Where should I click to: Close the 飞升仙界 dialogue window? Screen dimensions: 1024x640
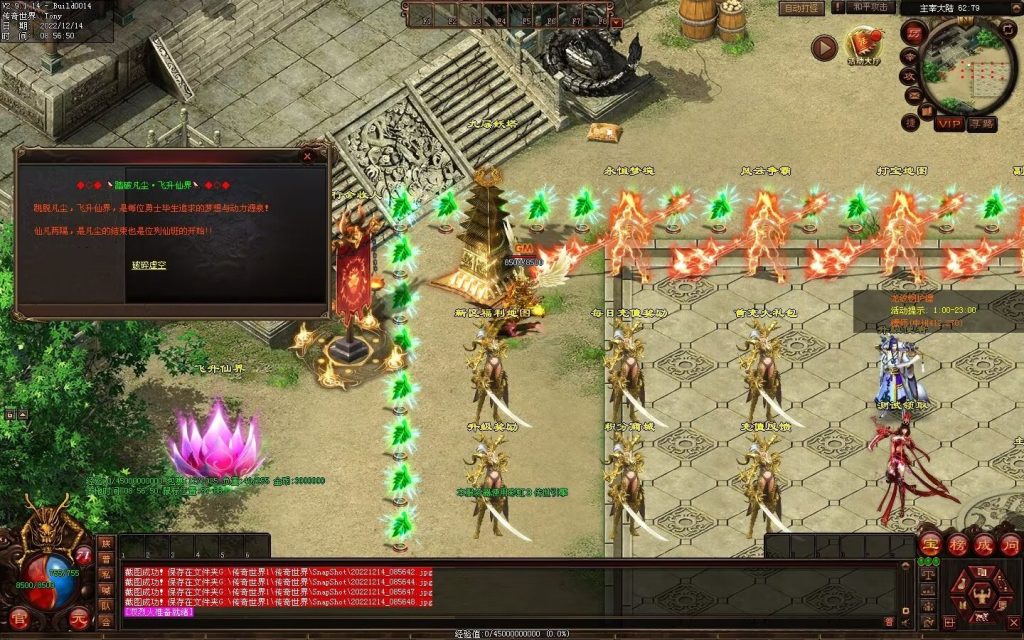[x=307, y=156]
